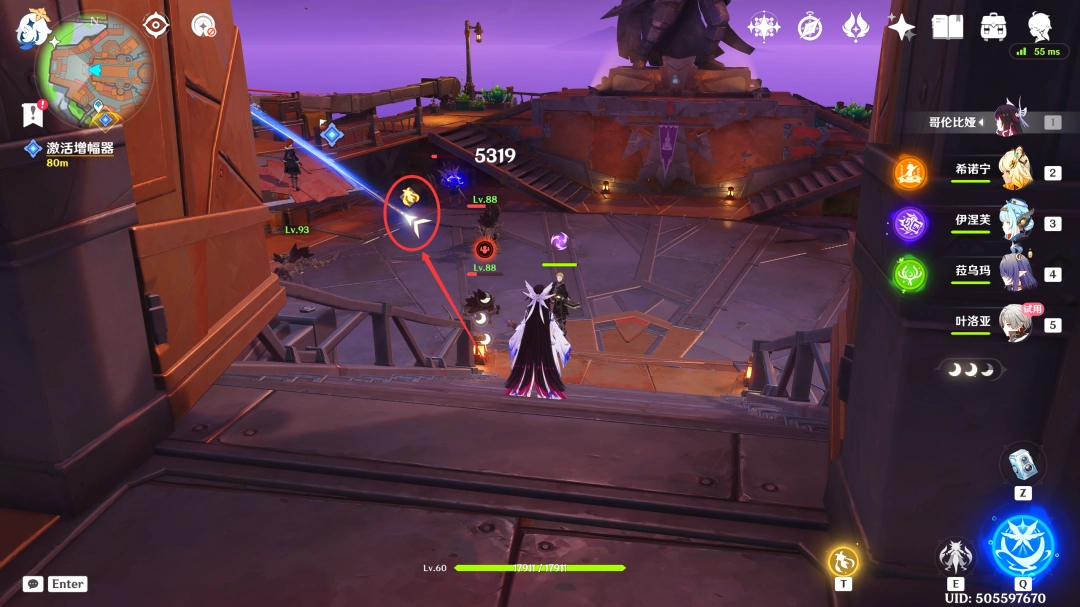This screenshot has width=1080, height=607.
Task: Open the Paimon main menu
Action: [33, 30]
